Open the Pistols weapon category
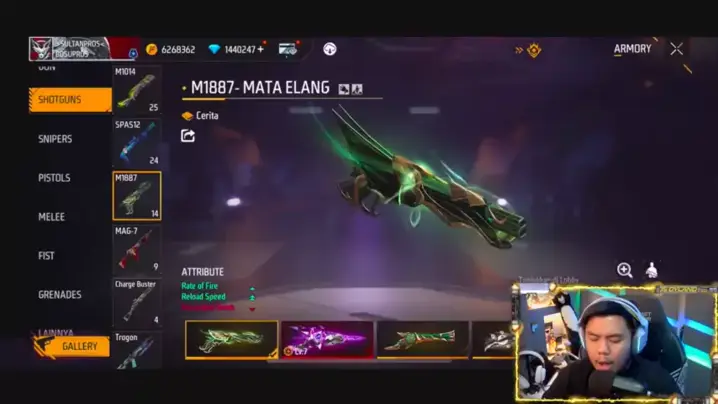 click(54, 178)
